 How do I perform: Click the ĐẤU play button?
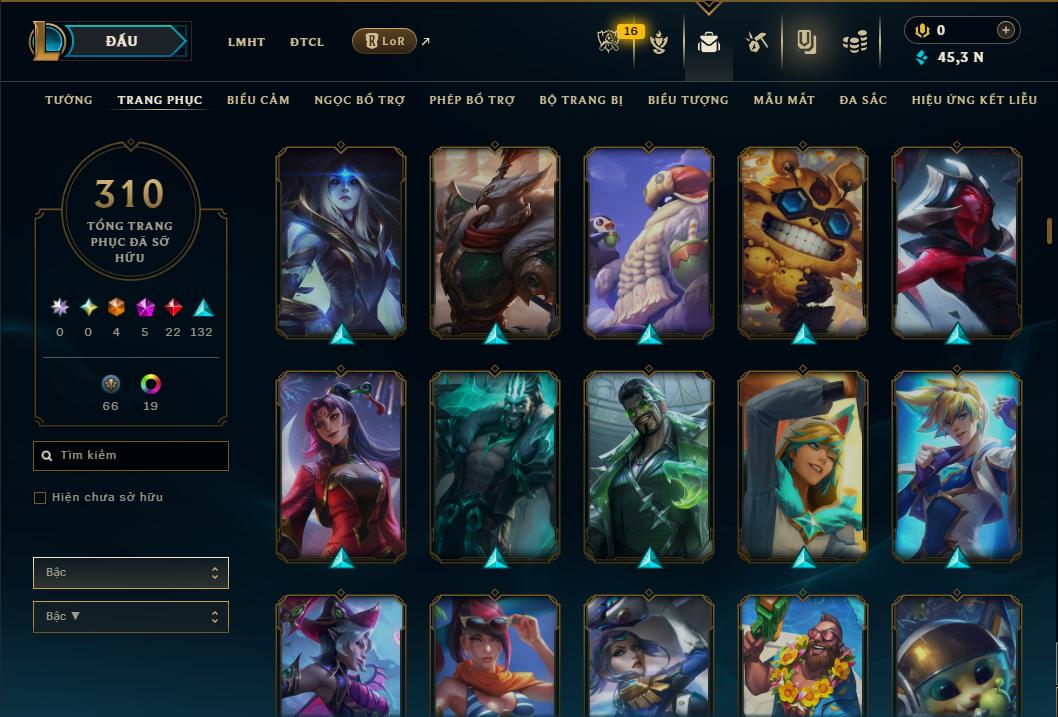click(121, 41)
